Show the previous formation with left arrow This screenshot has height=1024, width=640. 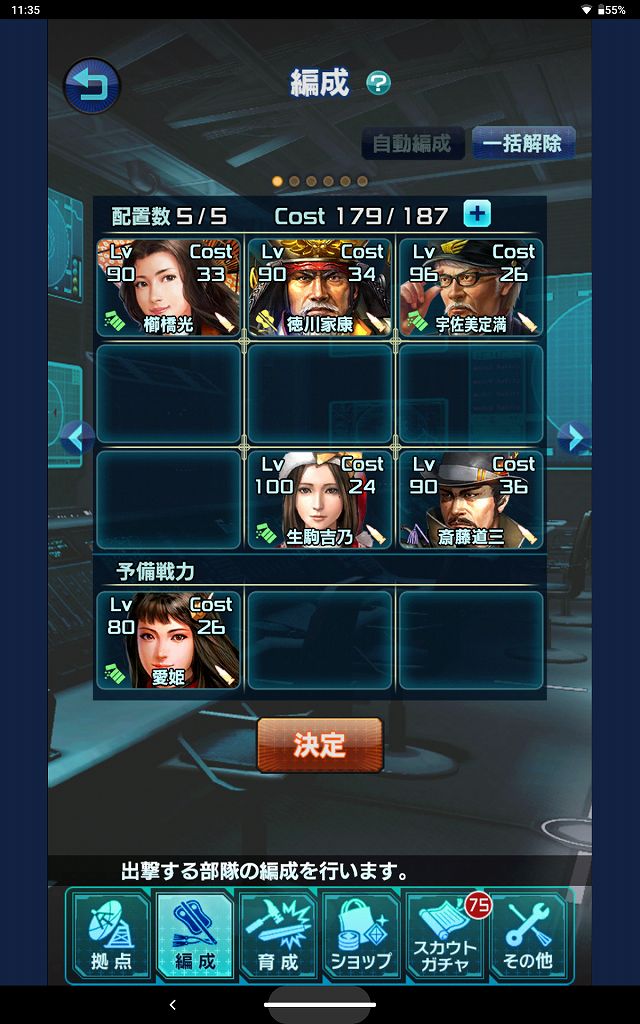[x=77, y=437]
